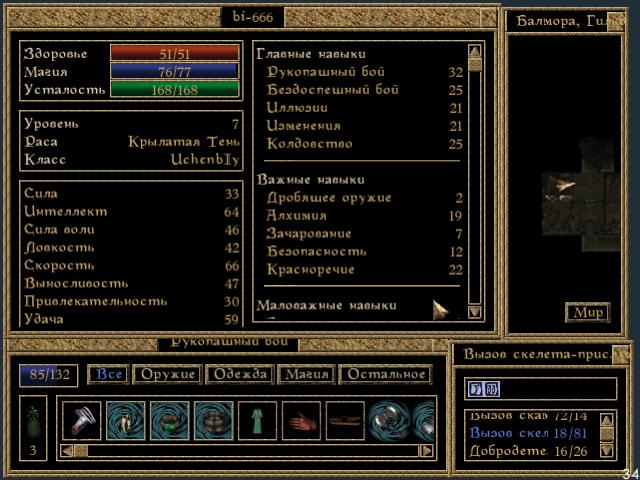640x480 pixels.
Task: Click the inventory scrollbar right arrow
Action: (x=428, y=451)
